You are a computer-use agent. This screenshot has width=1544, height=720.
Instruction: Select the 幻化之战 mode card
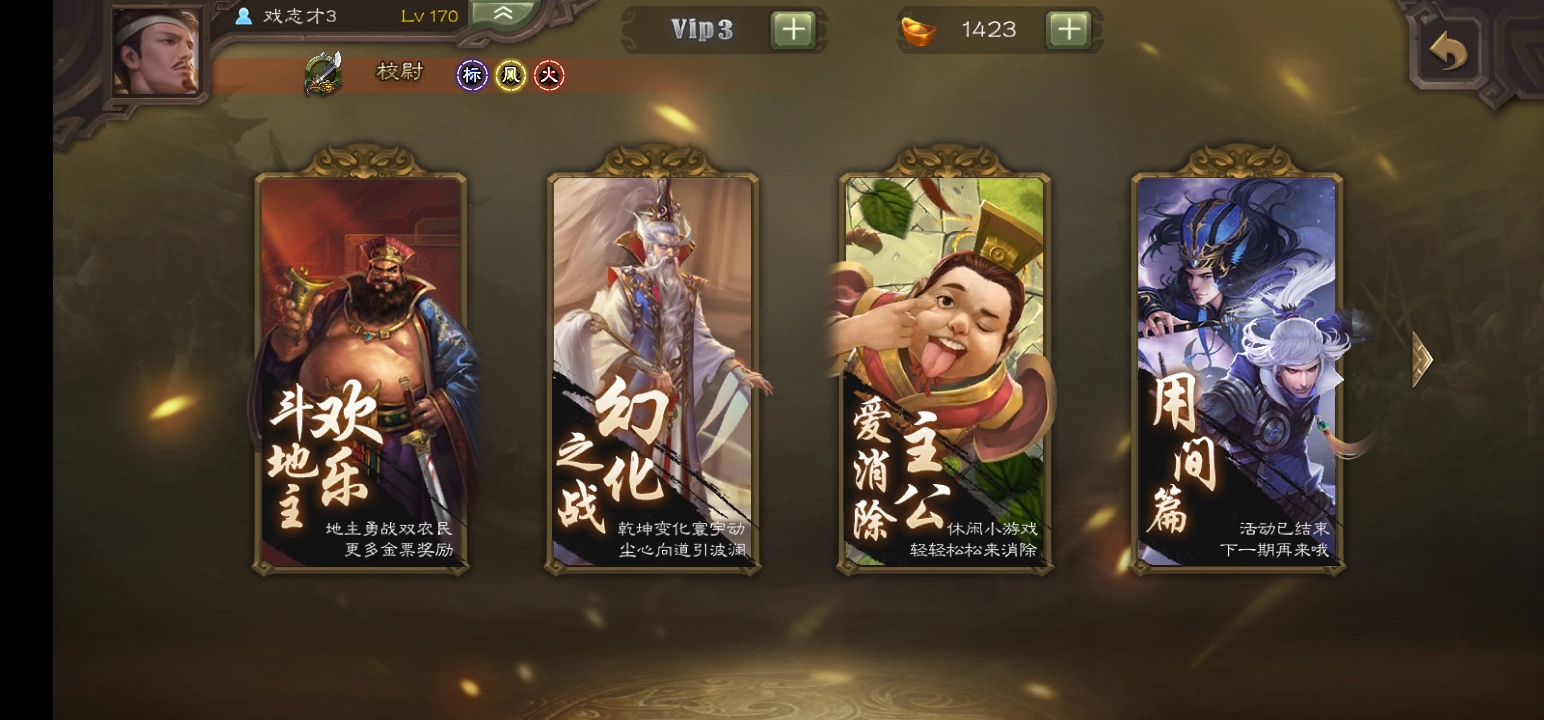(654, 372)
